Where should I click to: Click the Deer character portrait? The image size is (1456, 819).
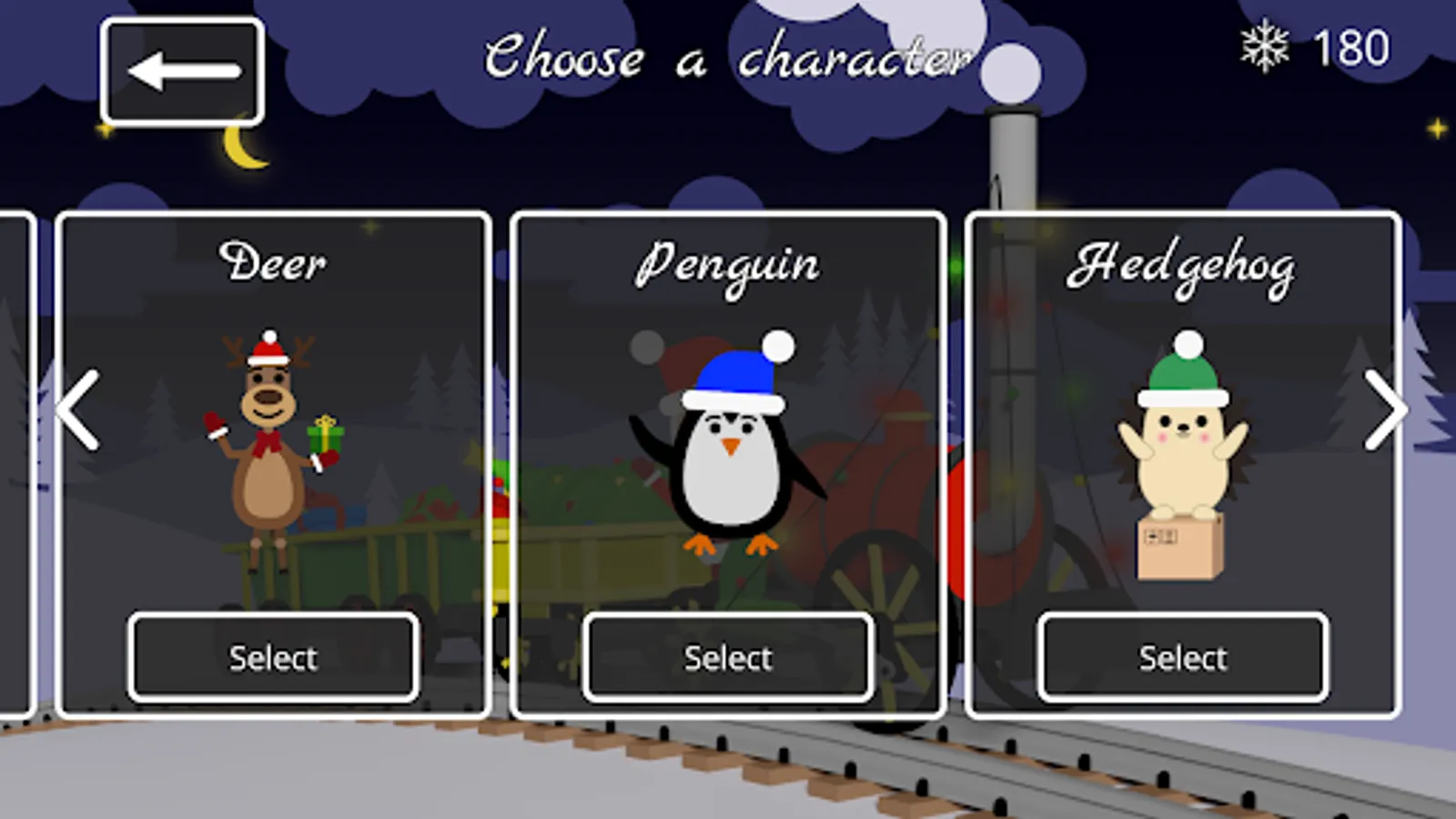coord(273,446)
